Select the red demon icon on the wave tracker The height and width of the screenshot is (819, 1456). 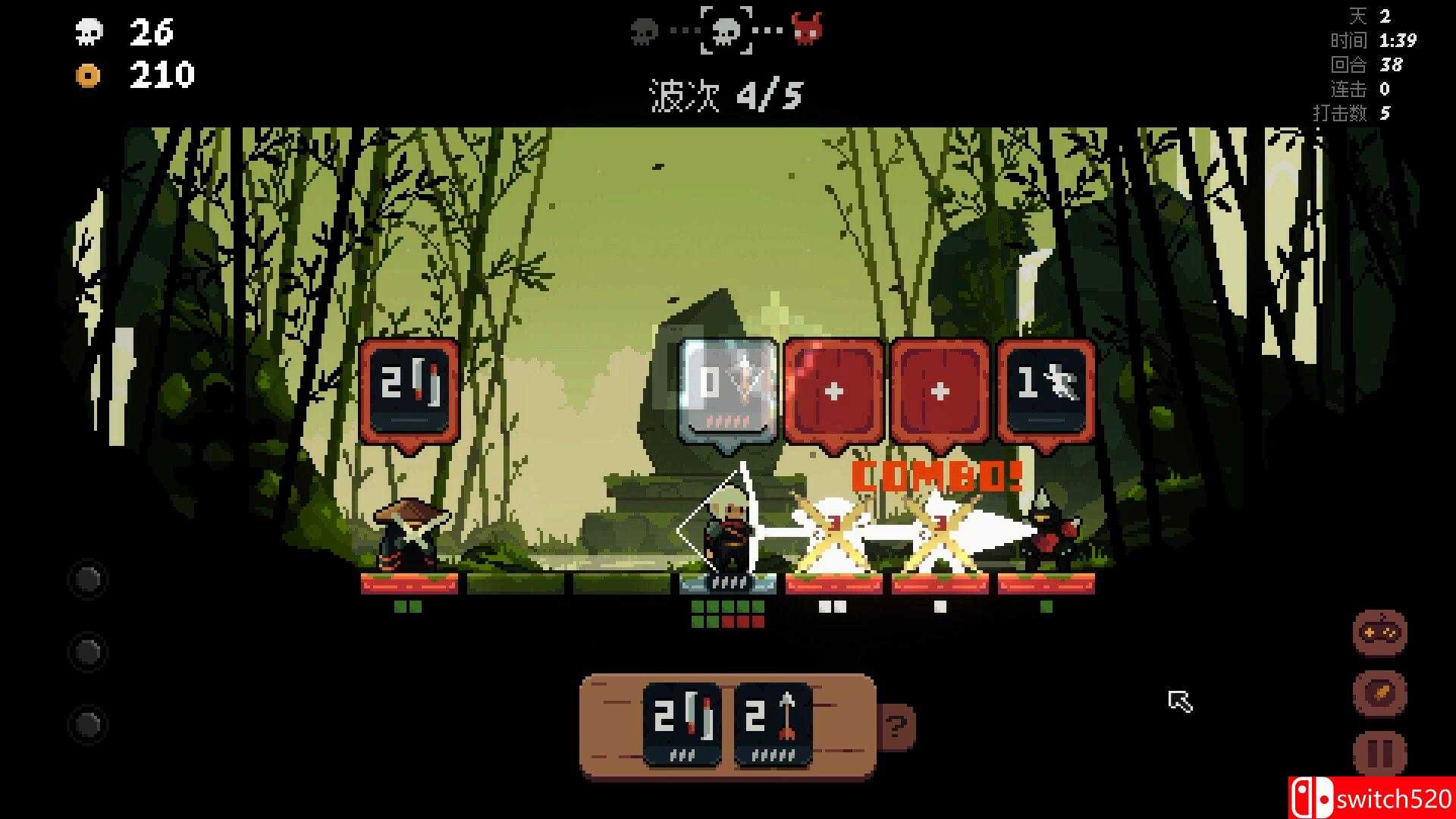(x=811, y=32)
